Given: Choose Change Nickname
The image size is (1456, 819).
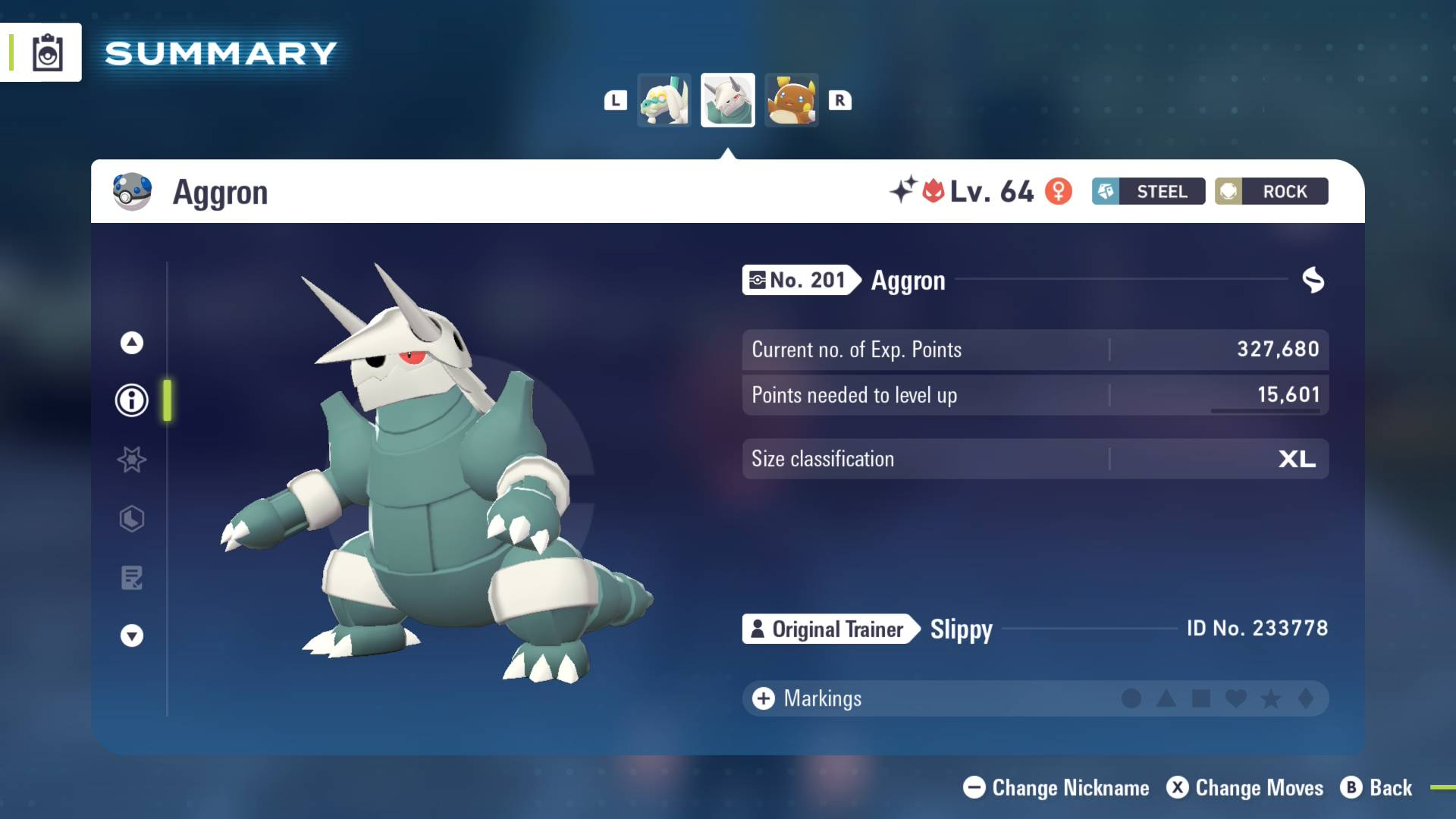Looking at the screenshot, I should (1056, 788).
